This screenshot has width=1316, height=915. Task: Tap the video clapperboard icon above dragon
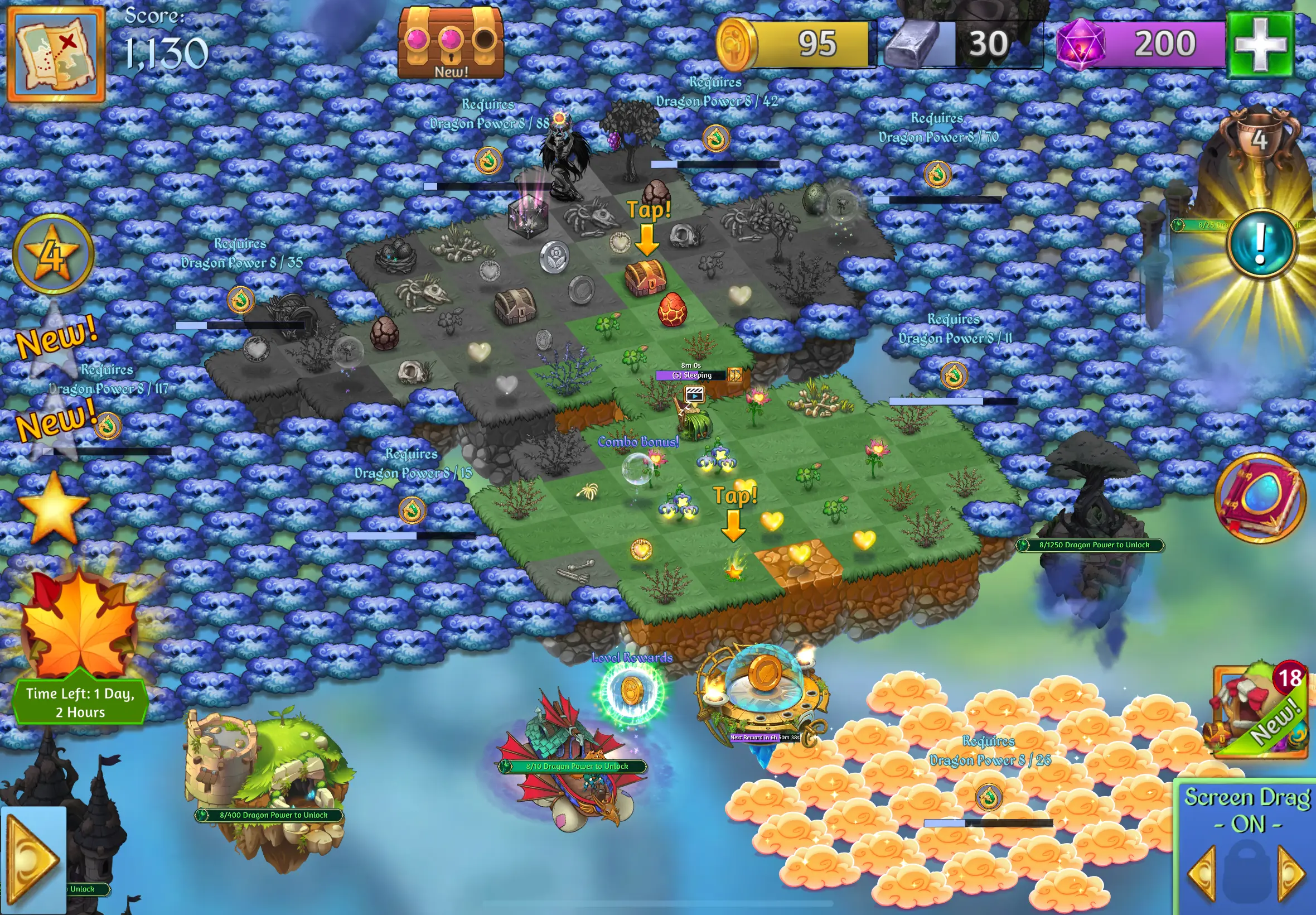pos(694,394)
